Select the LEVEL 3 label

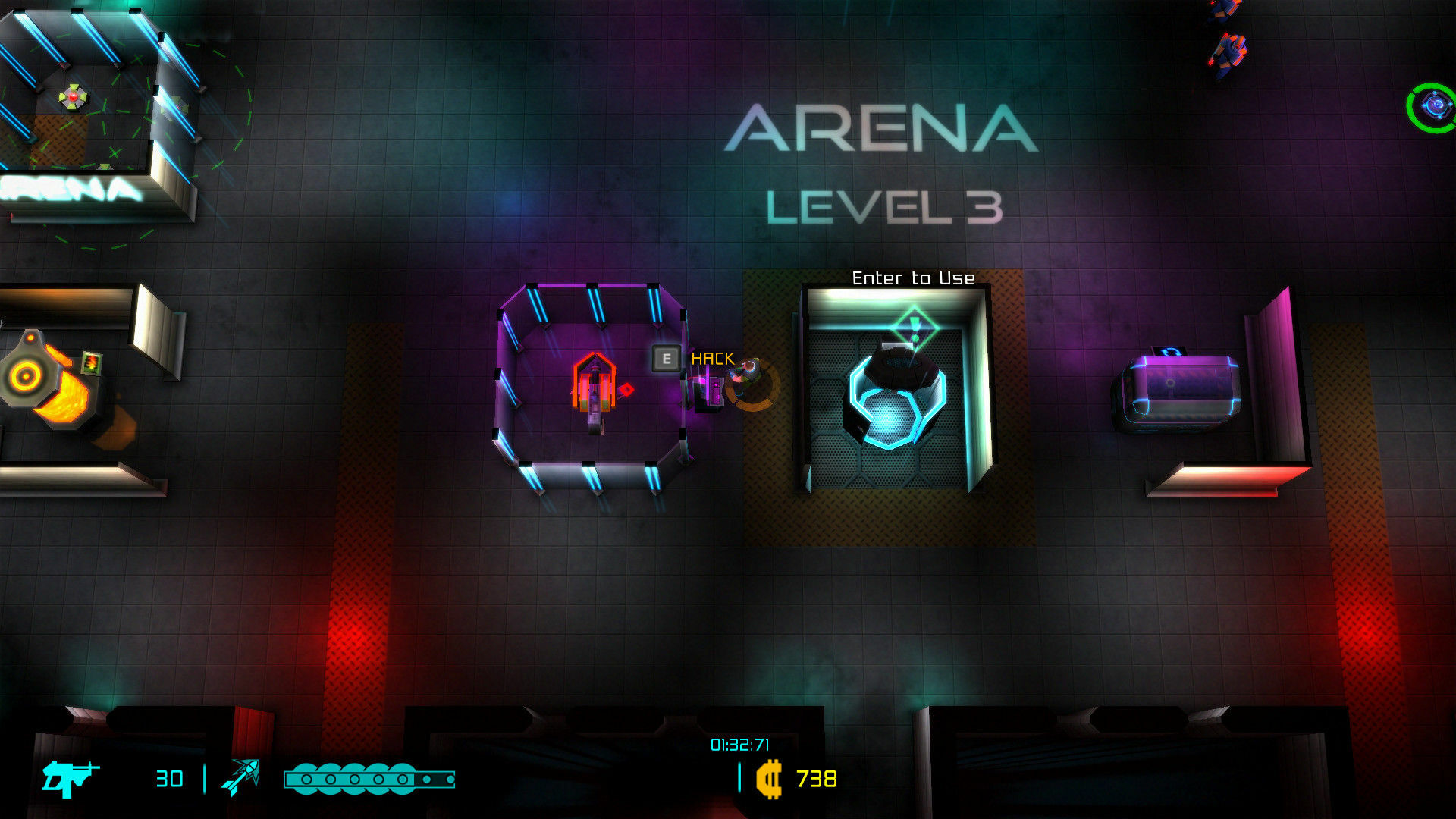point(883,207)
